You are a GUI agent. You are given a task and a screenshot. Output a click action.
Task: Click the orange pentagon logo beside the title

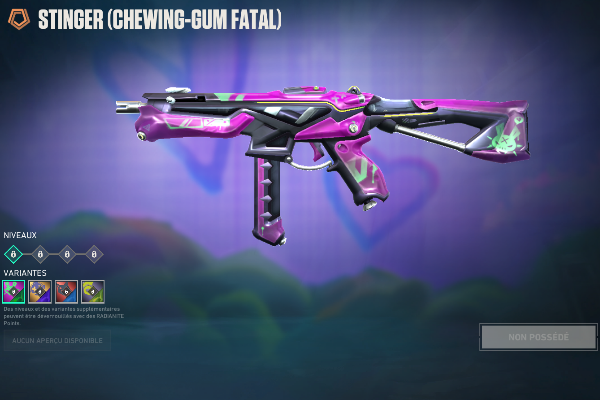[18, 20]
